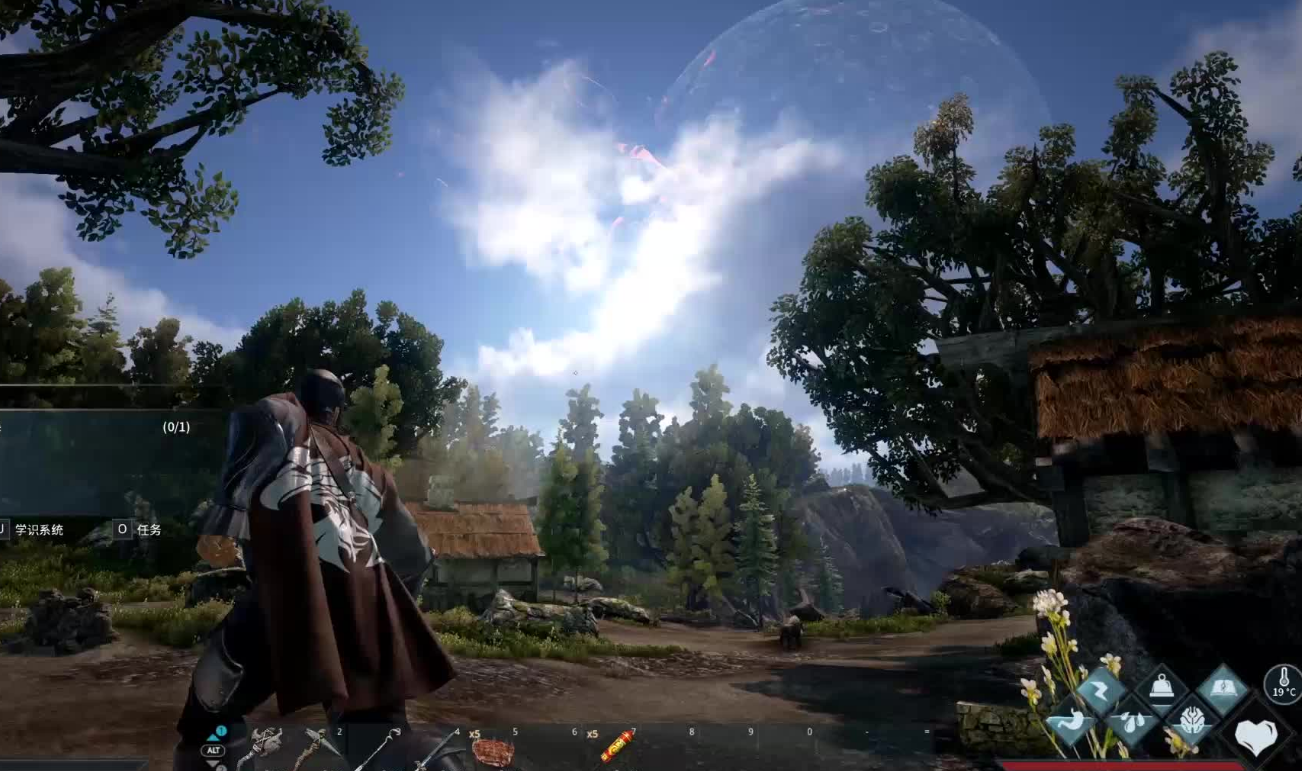Click the white heart health icon
Image resolution: width=1302 pixels, height=771 pixels.
click(1256, 737)
